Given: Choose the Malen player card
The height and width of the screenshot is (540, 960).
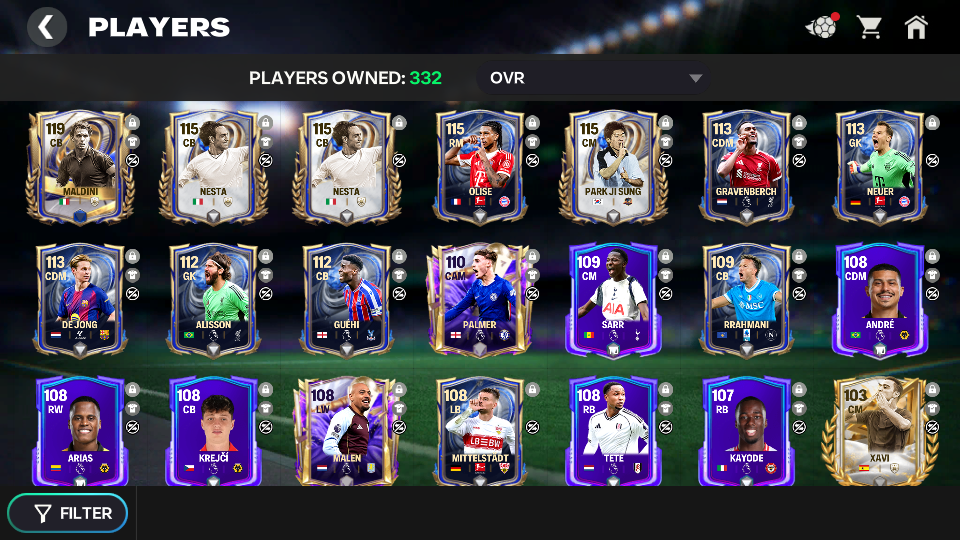Looking at the screenshot, I should [x=346, y=432].
